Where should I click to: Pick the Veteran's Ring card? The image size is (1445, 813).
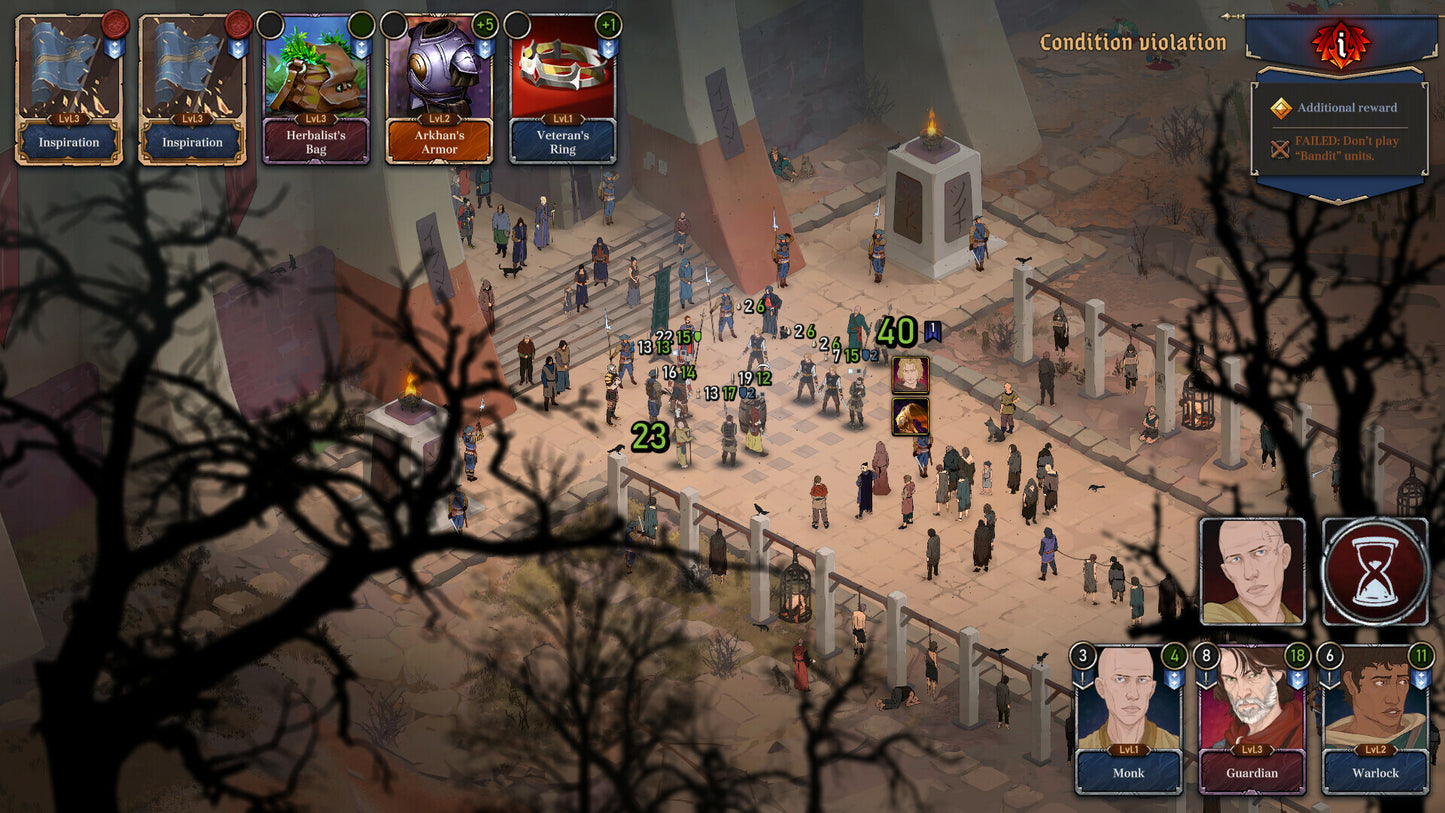click(x=562, y=90)
